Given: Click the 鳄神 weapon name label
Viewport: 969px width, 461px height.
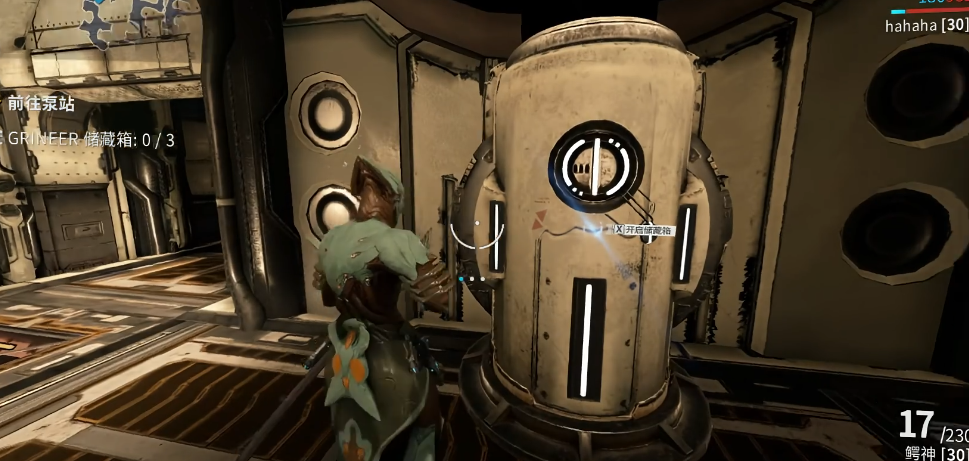Looking at the screenshot, I should (x=917, y=451).
